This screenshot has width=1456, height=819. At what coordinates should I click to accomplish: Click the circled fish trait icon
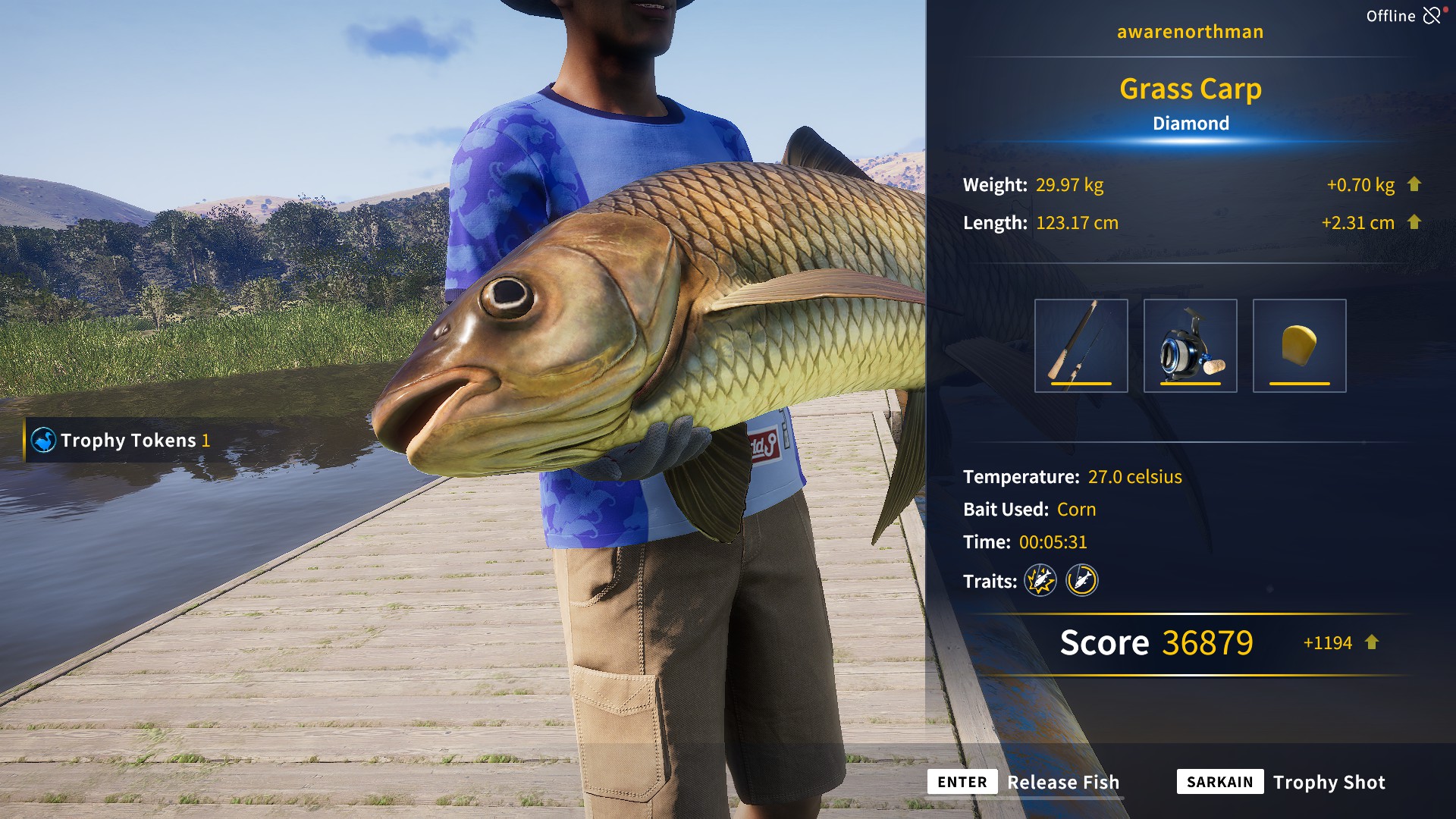click(x=1082, y=581)
